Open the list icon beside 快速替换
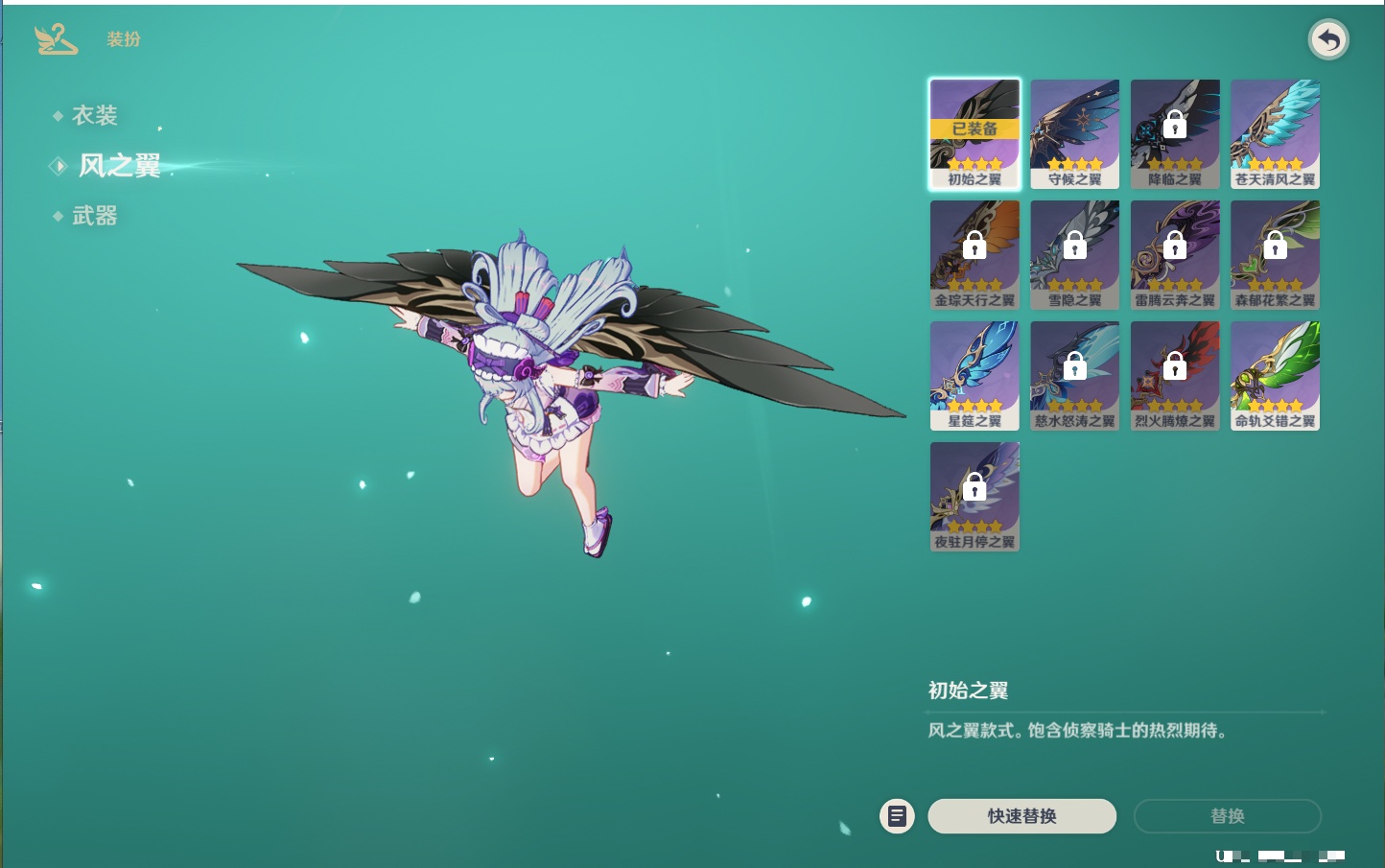1385x868 pixels. (x=897, y=816)
